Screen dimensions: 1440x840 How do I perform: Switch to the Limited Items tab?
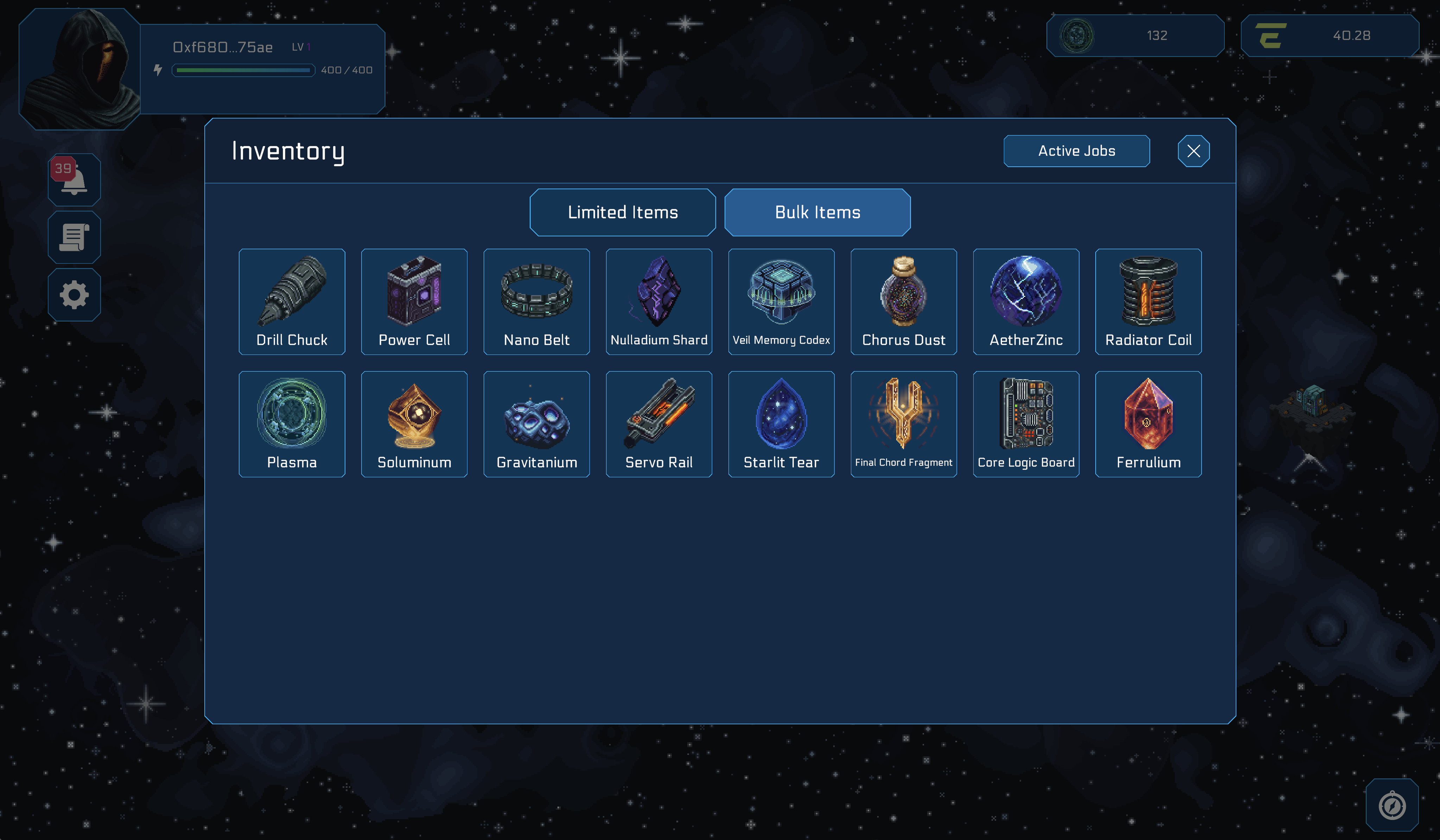[622, 212]
